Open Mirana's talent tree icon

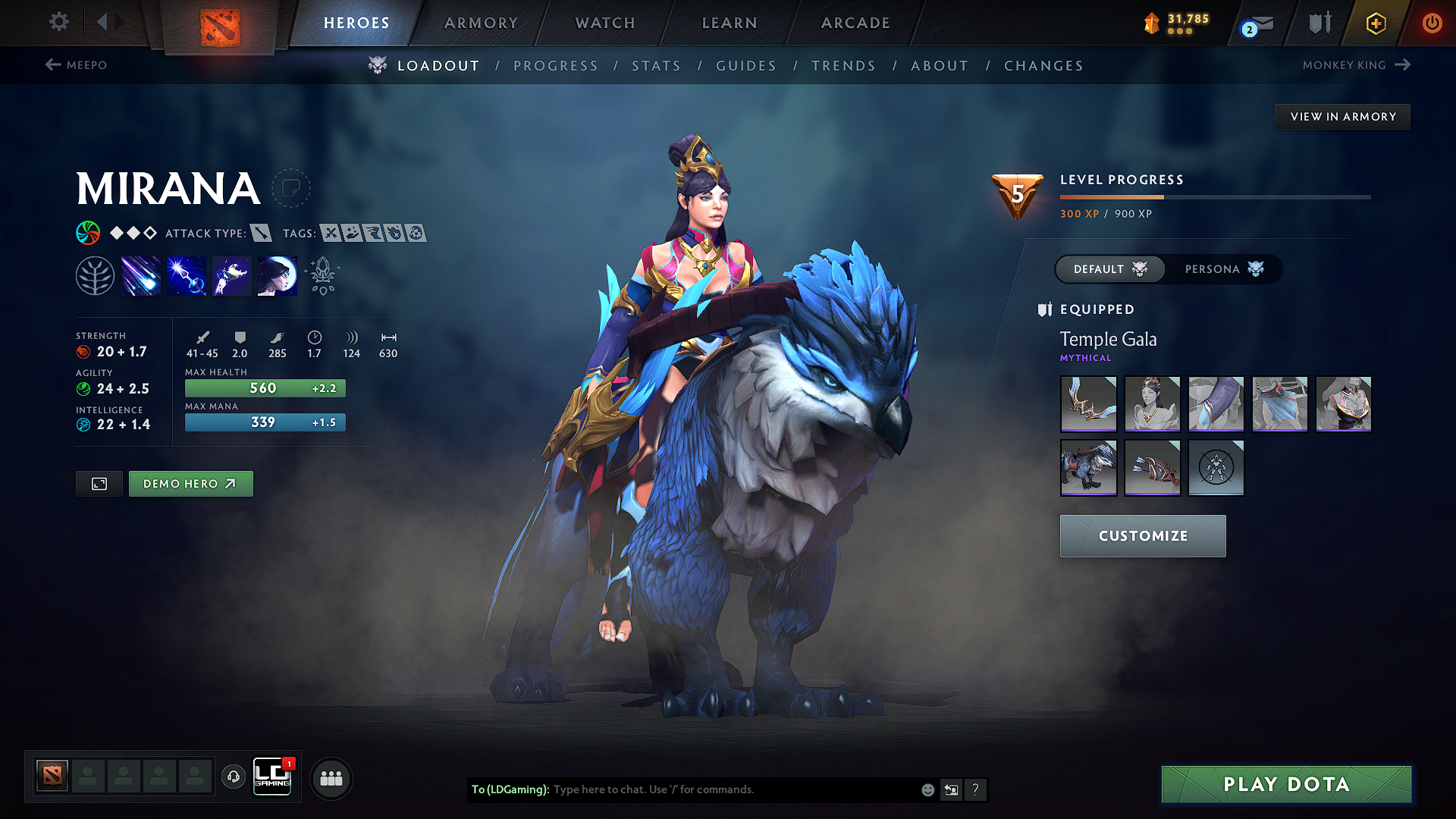tap(95, 275)
